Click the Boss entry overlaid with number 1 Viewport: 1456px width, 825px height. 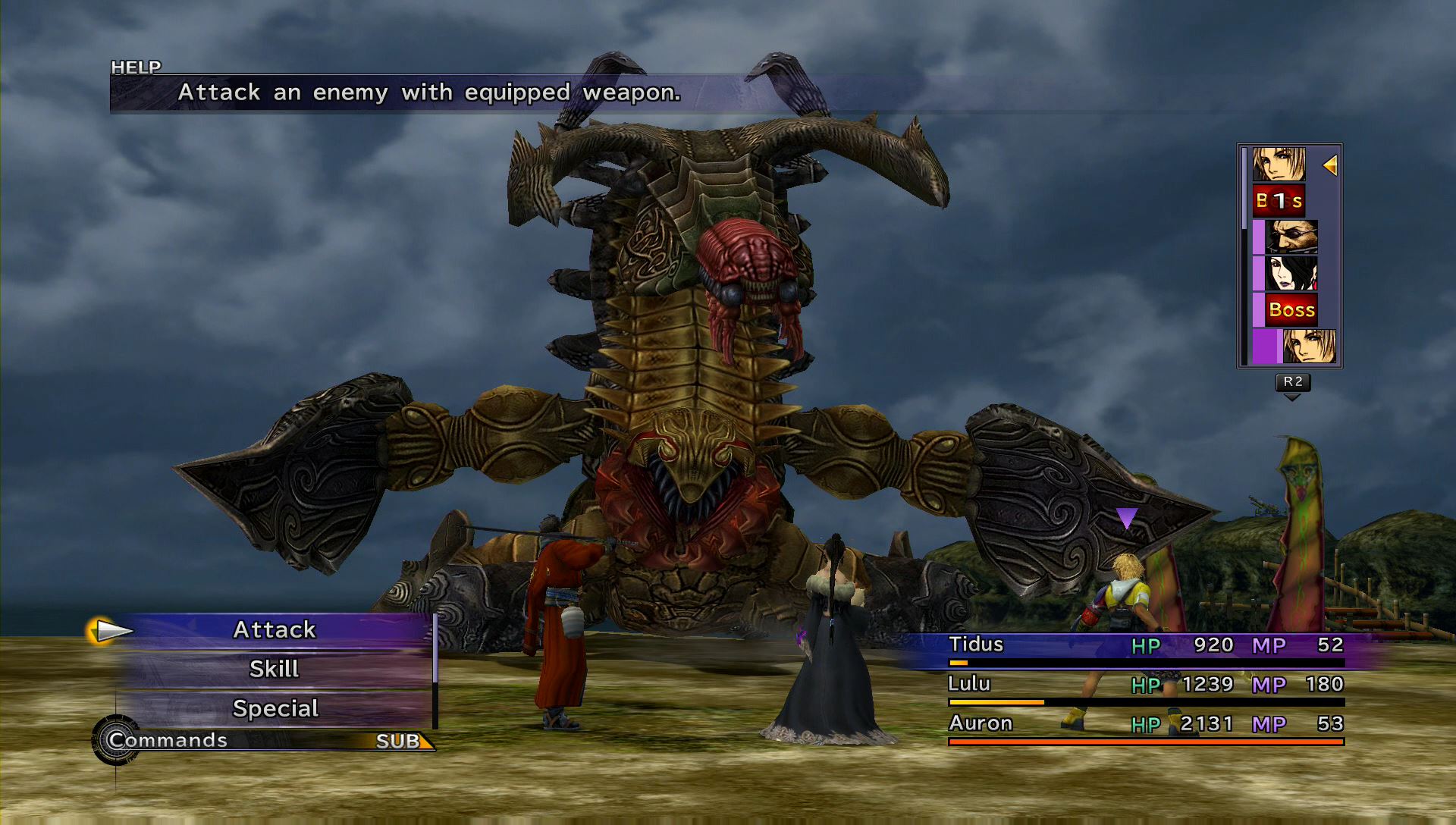click(1279, 201)
